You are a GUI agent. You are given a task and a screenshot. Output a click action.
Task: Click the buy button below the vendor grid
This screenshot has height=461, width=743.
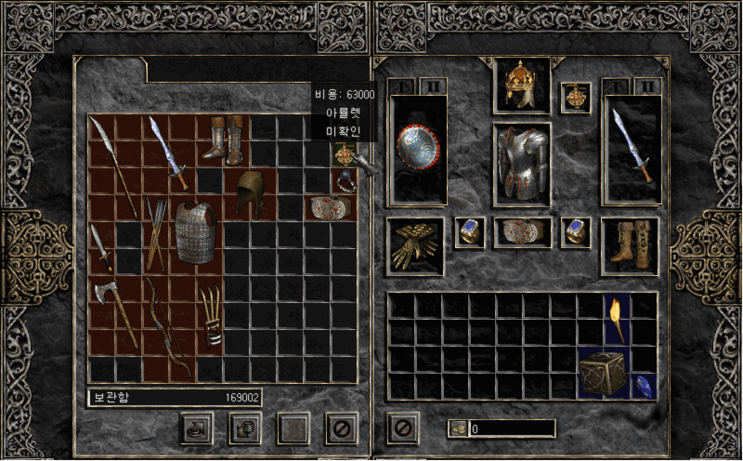tap(195, 428)
